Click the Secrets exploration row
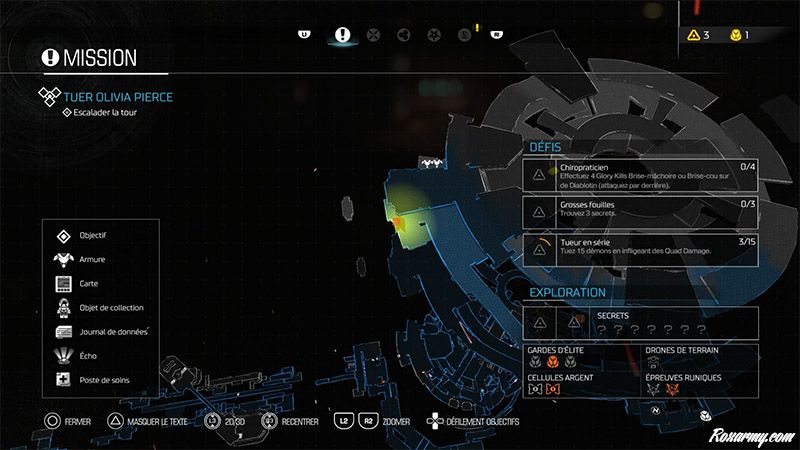 click(x=640, y=321)
